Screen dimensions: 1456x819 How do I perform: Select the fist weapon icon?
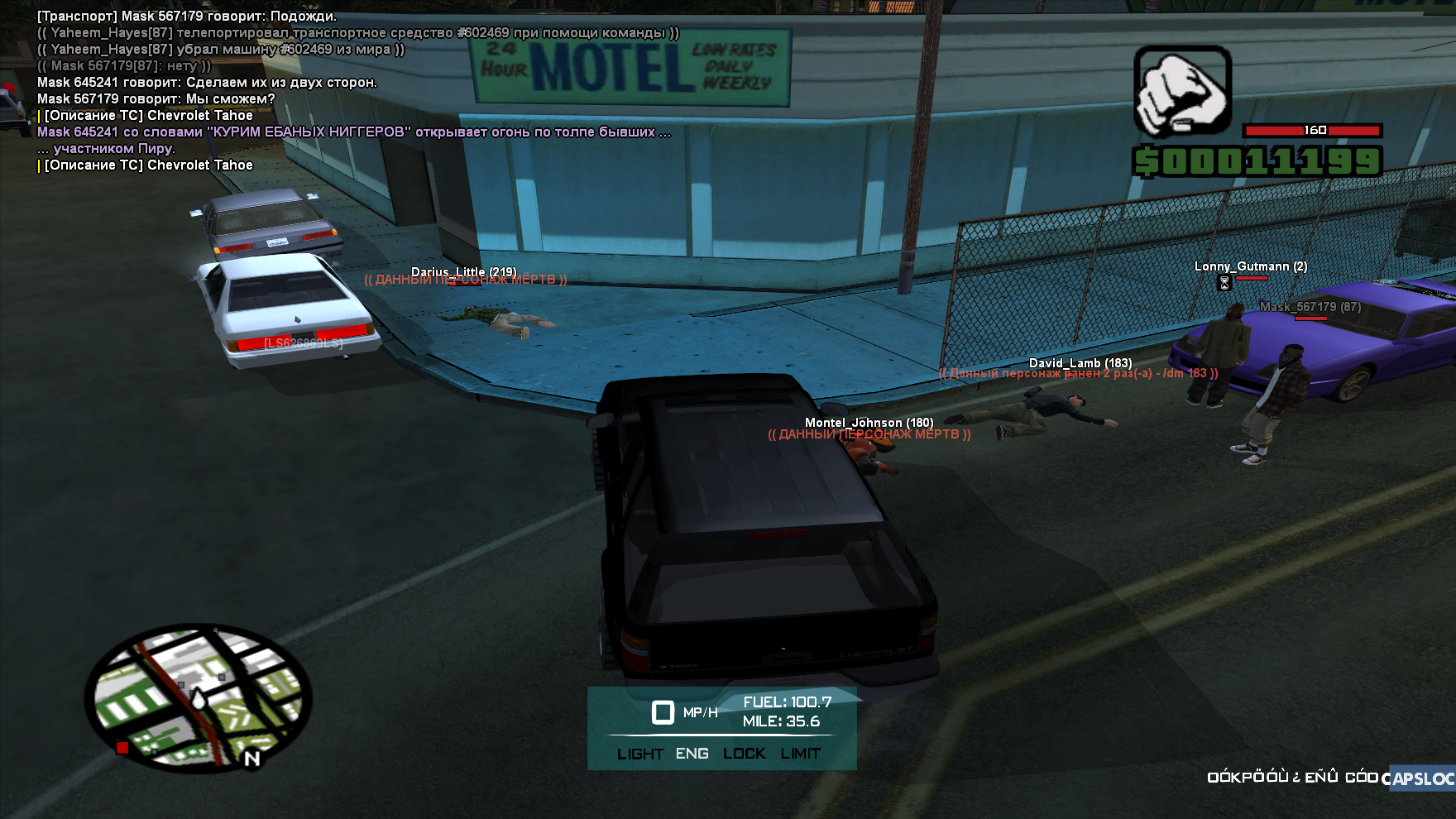point(1182,90)
